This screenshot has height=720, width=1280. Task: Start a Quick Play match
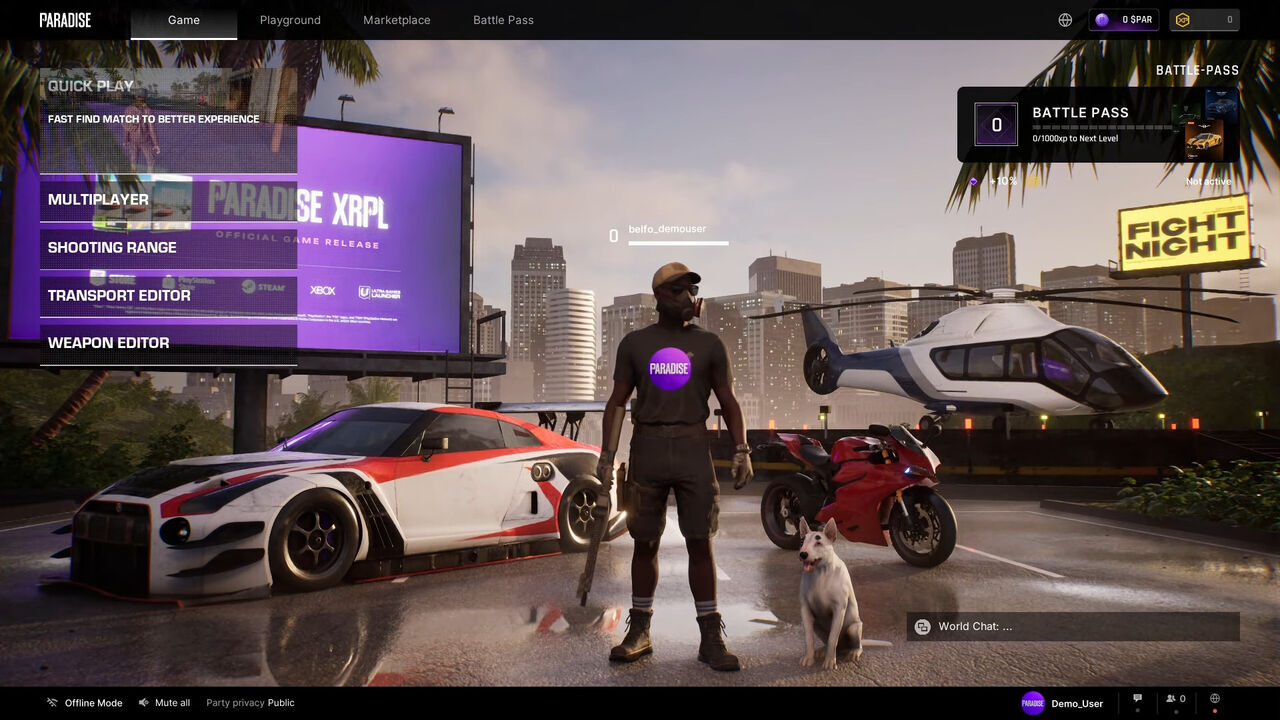(168, 120)
